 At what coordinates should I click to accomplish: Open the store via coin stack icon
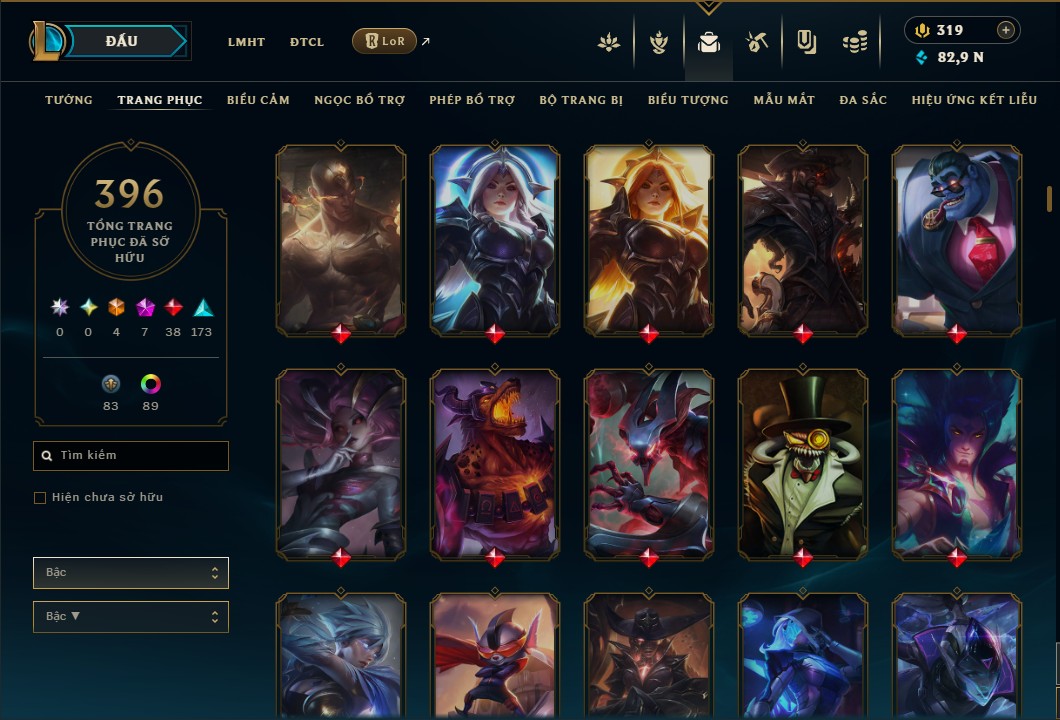[x=854, y=42]
